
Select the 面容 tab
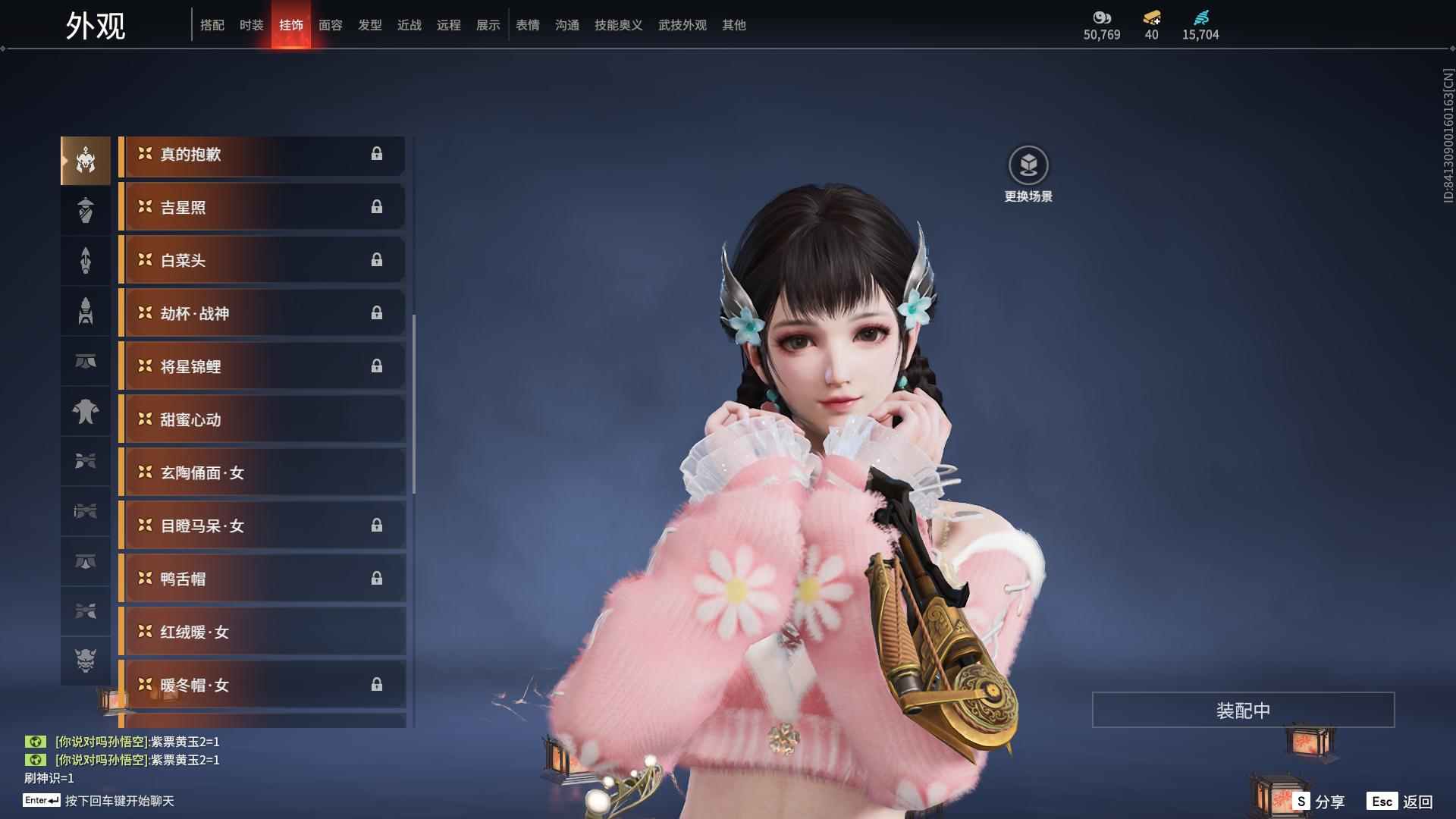click(330, 25)
